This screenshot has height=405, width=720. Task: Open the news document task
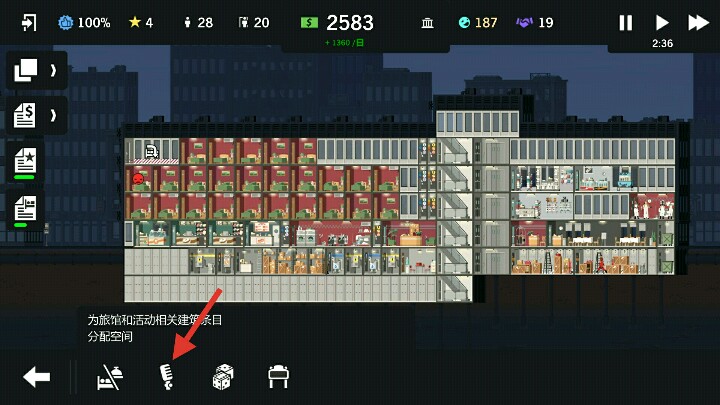pos(26,208)
